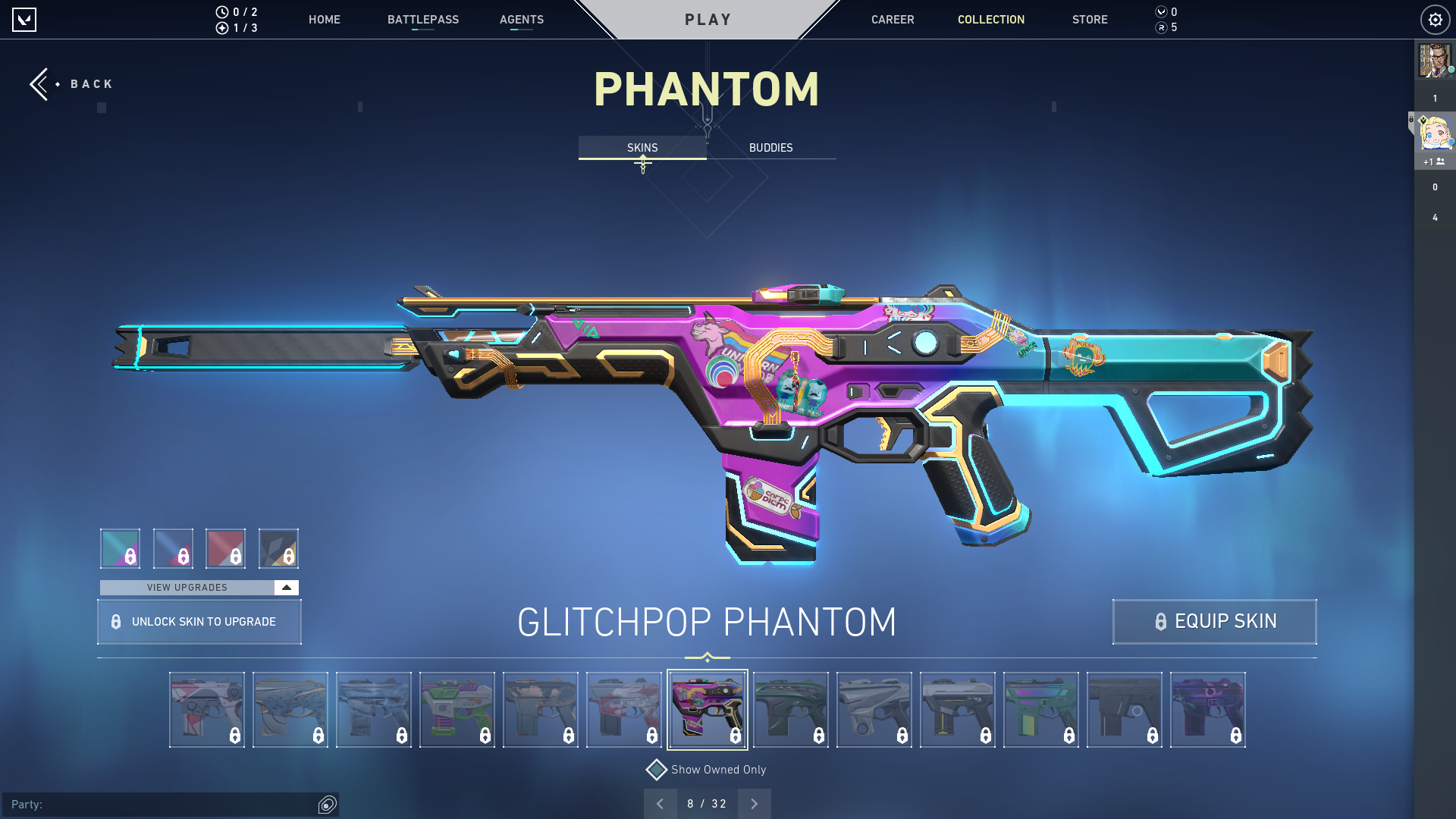Click the daily missions timer icon
1456x819 pixels.
click(221, 11)
